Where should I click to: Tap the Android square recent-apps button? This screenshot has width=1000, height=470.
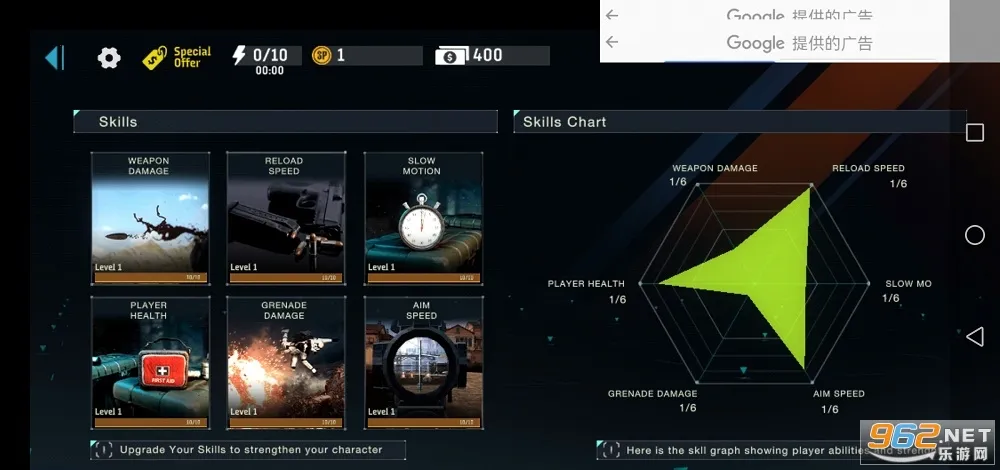pyautogui.click(x=974, y=133)
